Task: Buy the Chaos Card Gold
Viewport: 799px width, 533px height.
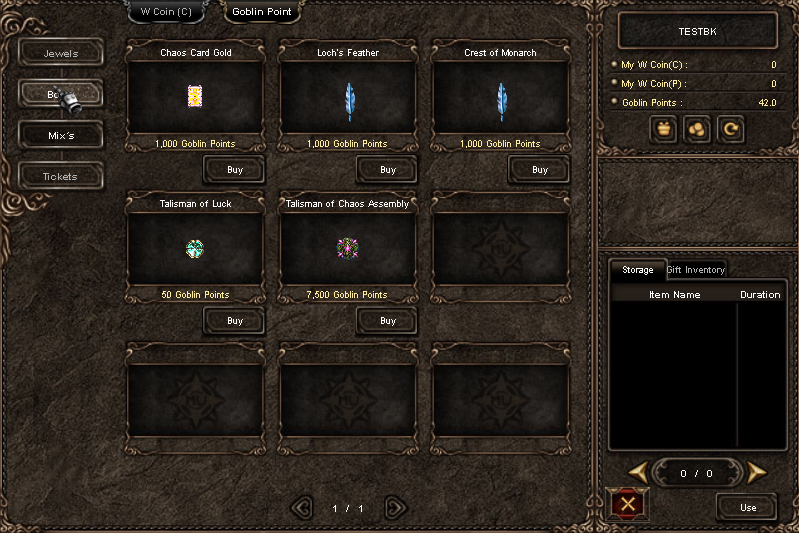Action: click(x=234, y=170)
